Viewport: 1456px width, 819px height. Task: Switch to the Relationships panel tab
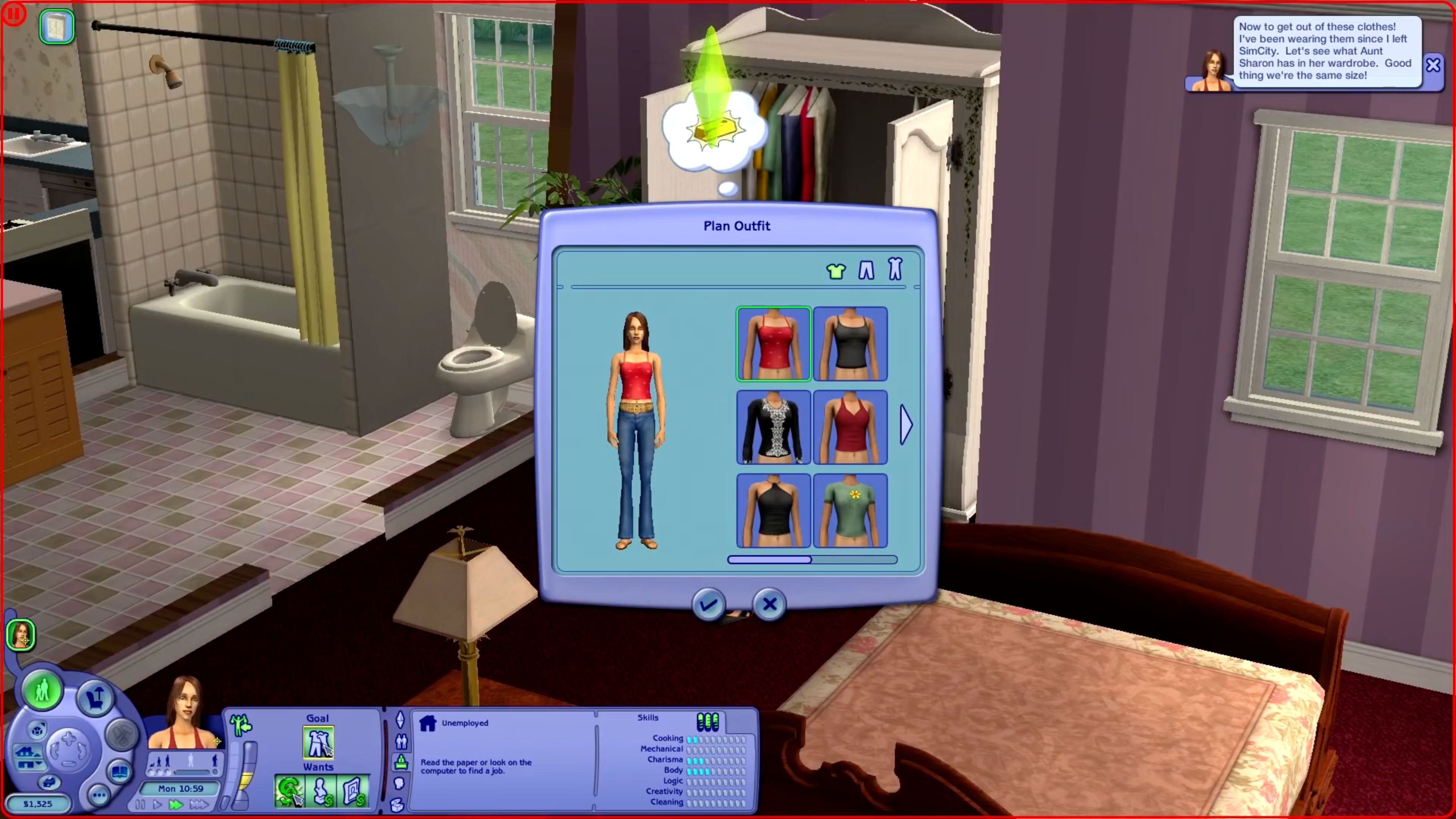click(x=402, y=742)
